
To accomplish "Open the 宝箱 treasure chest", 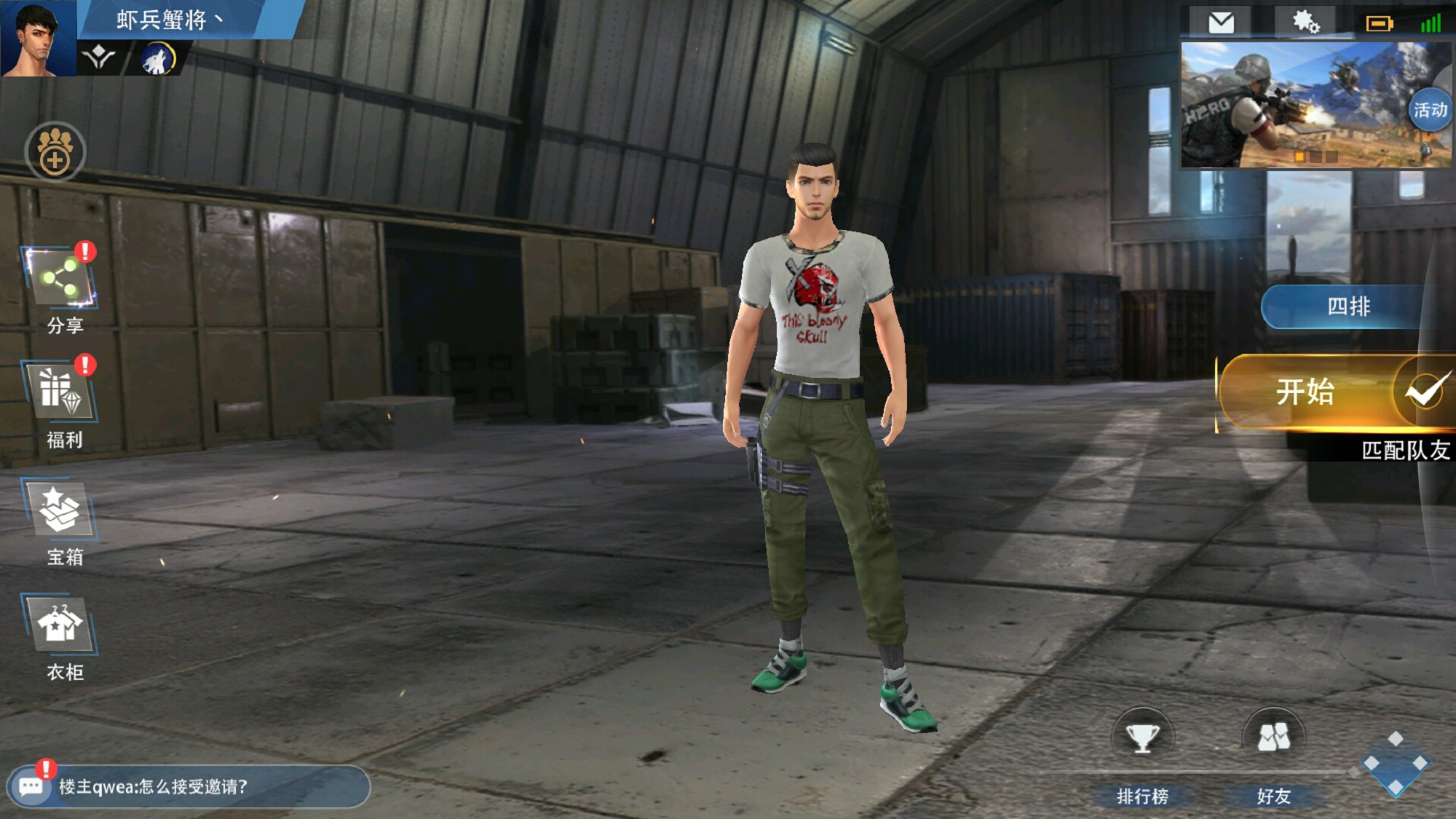I will tap(62, 511).
